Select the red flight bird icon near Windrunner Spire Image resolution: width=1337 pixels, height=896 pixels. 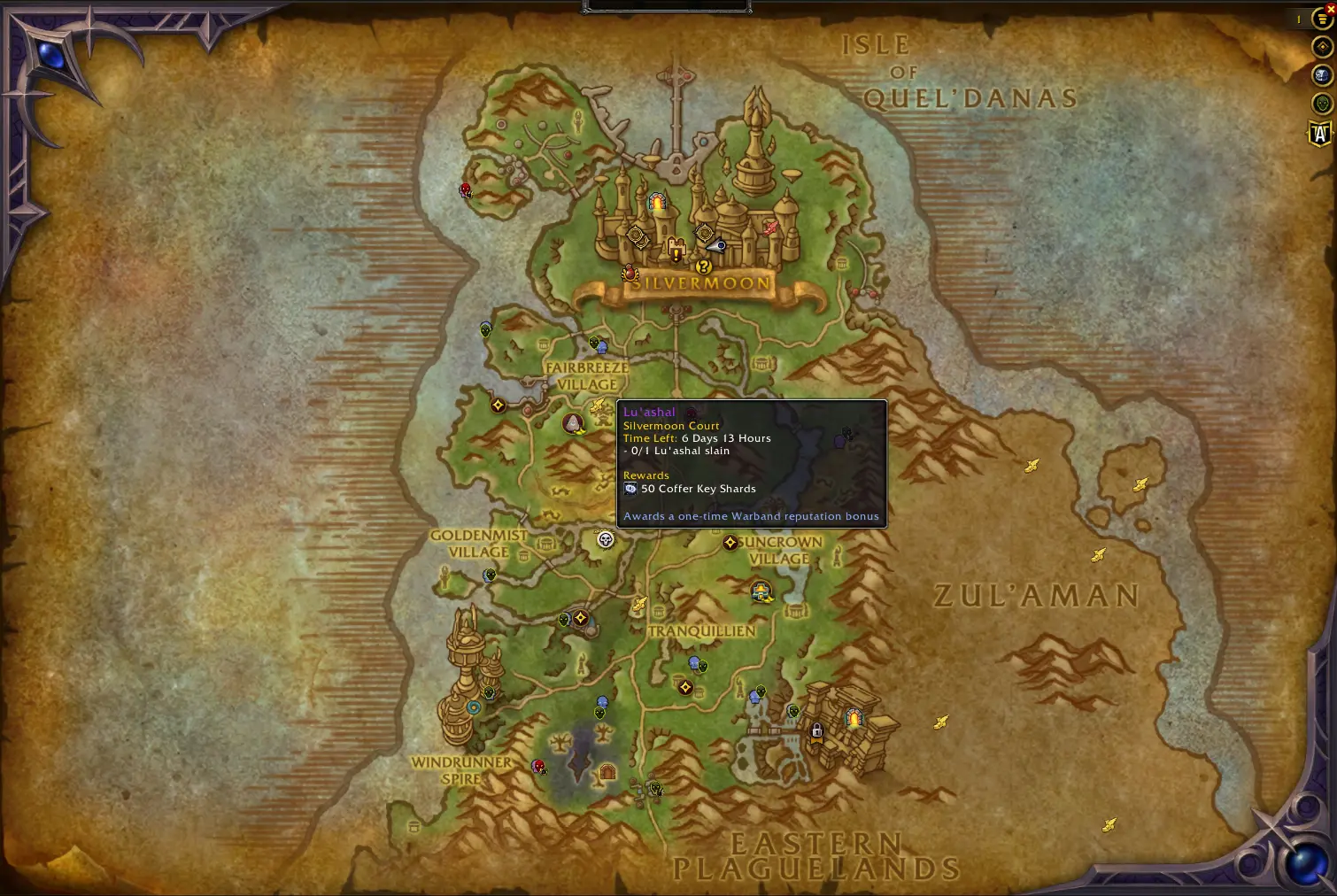539,767
